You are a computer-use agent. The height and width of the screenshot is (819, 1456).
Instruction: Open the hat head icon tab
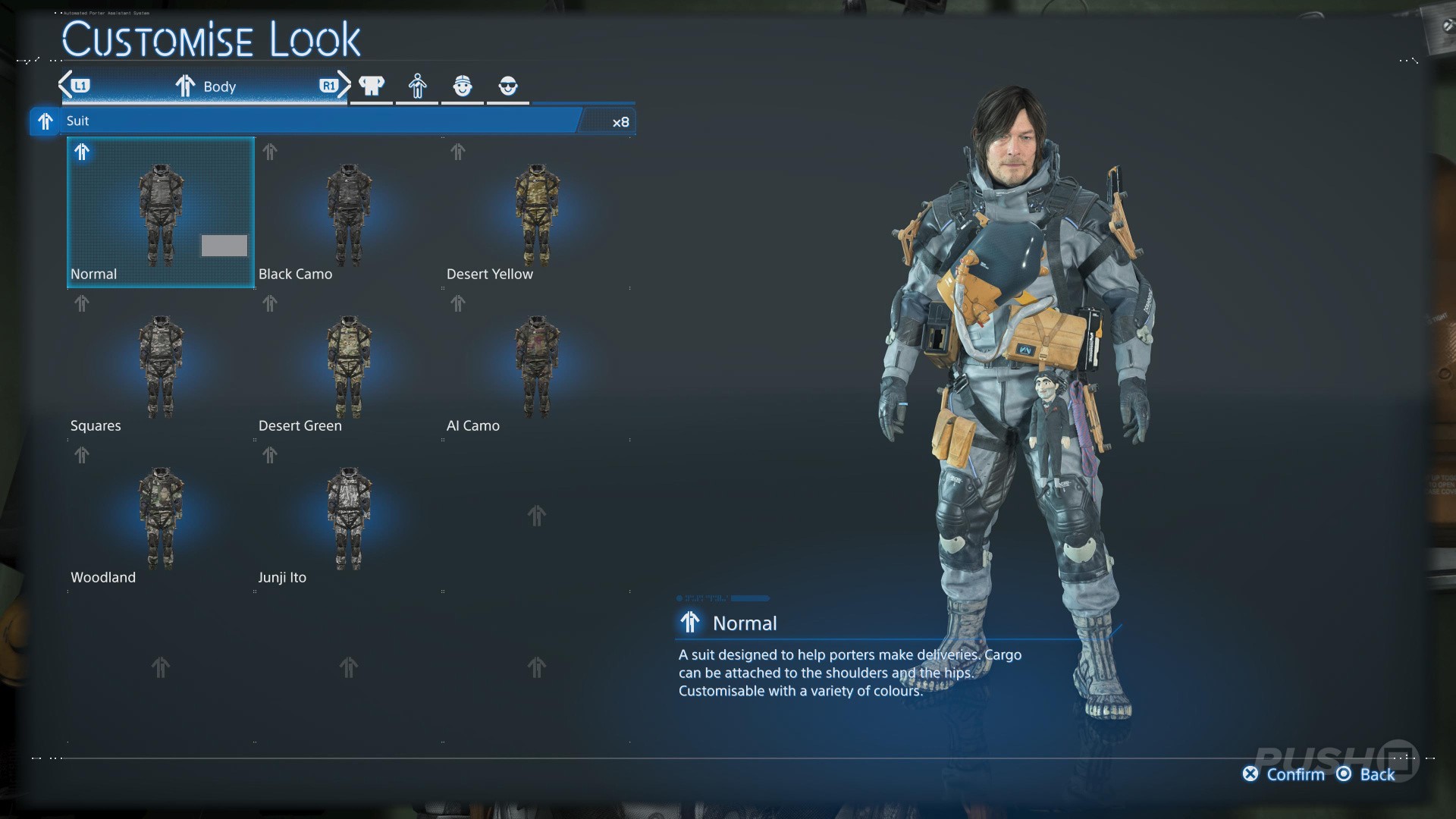[463, 86]
